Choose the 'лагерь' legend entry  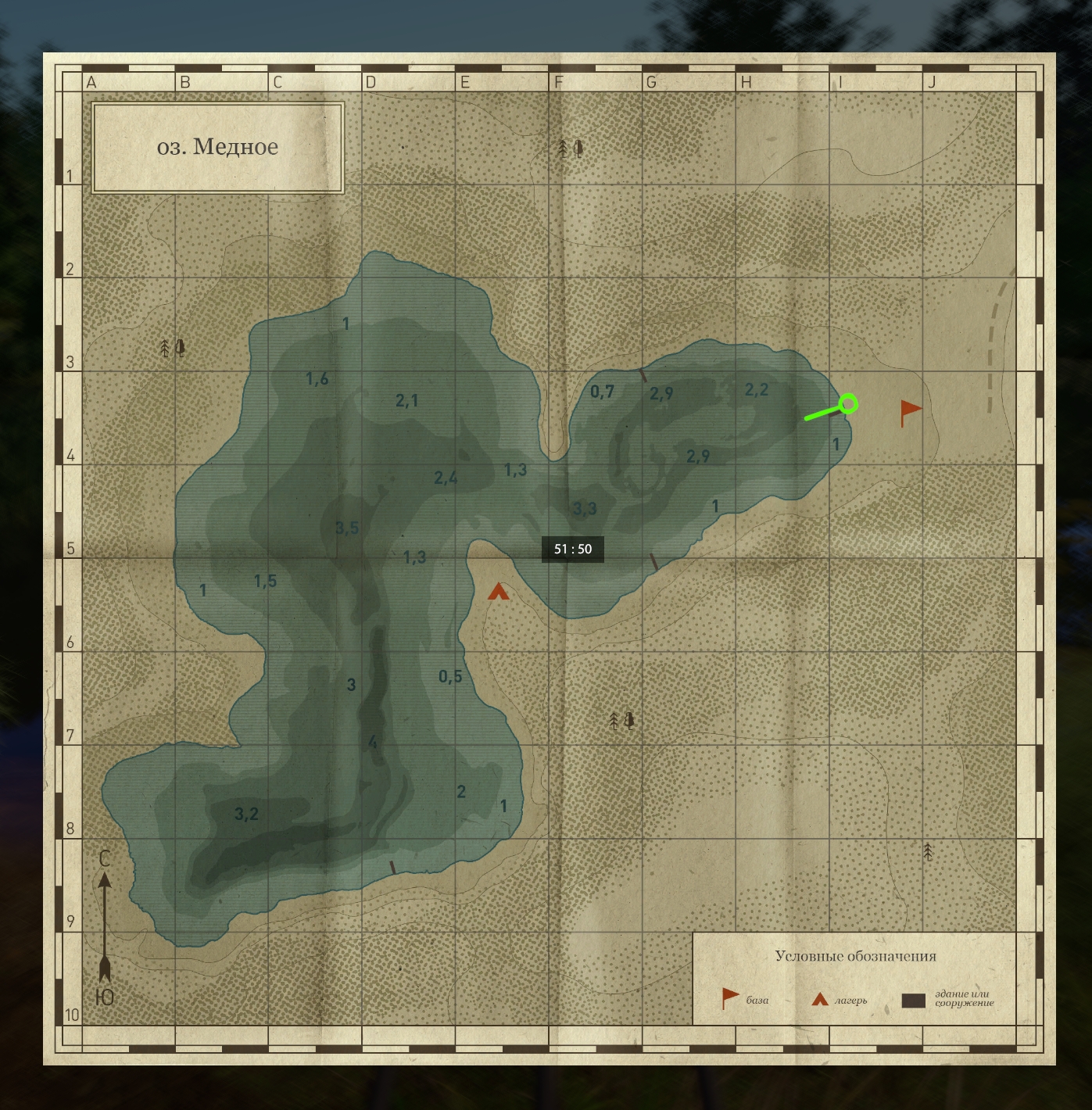pyautogui.click(x=839, y=1000)
